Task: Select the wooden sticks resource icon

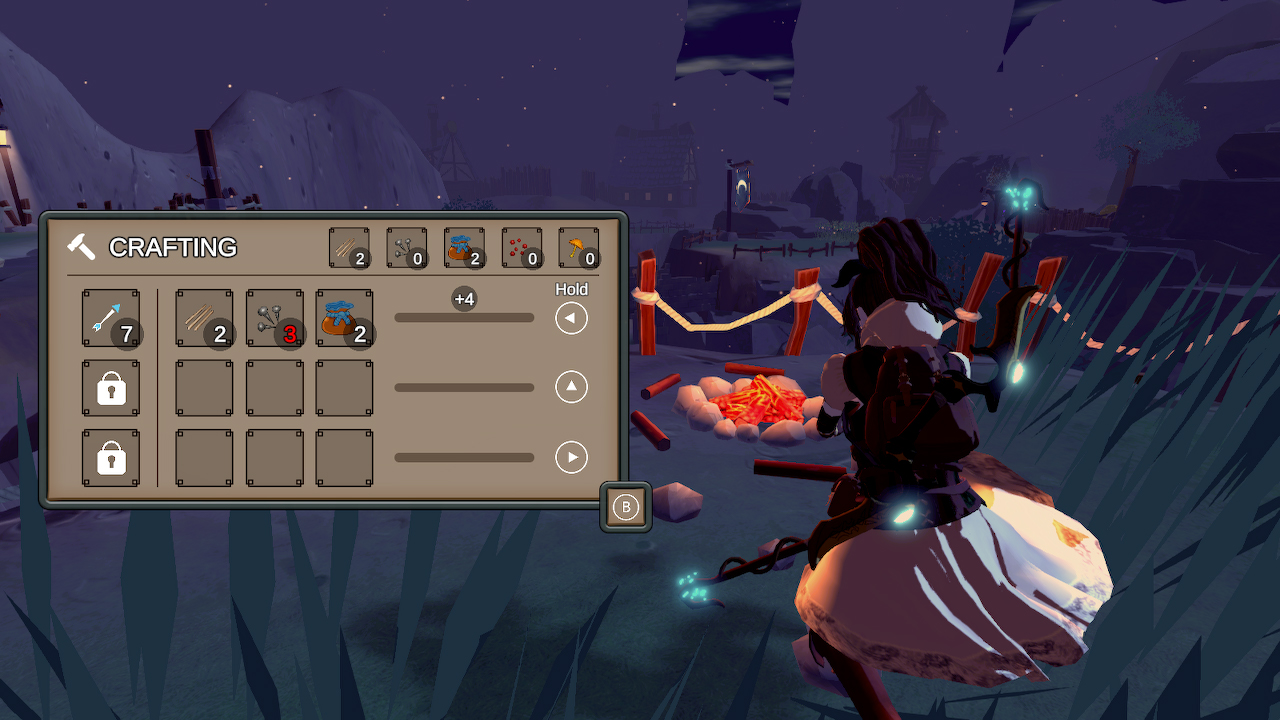Action: [x=348, y=248]
